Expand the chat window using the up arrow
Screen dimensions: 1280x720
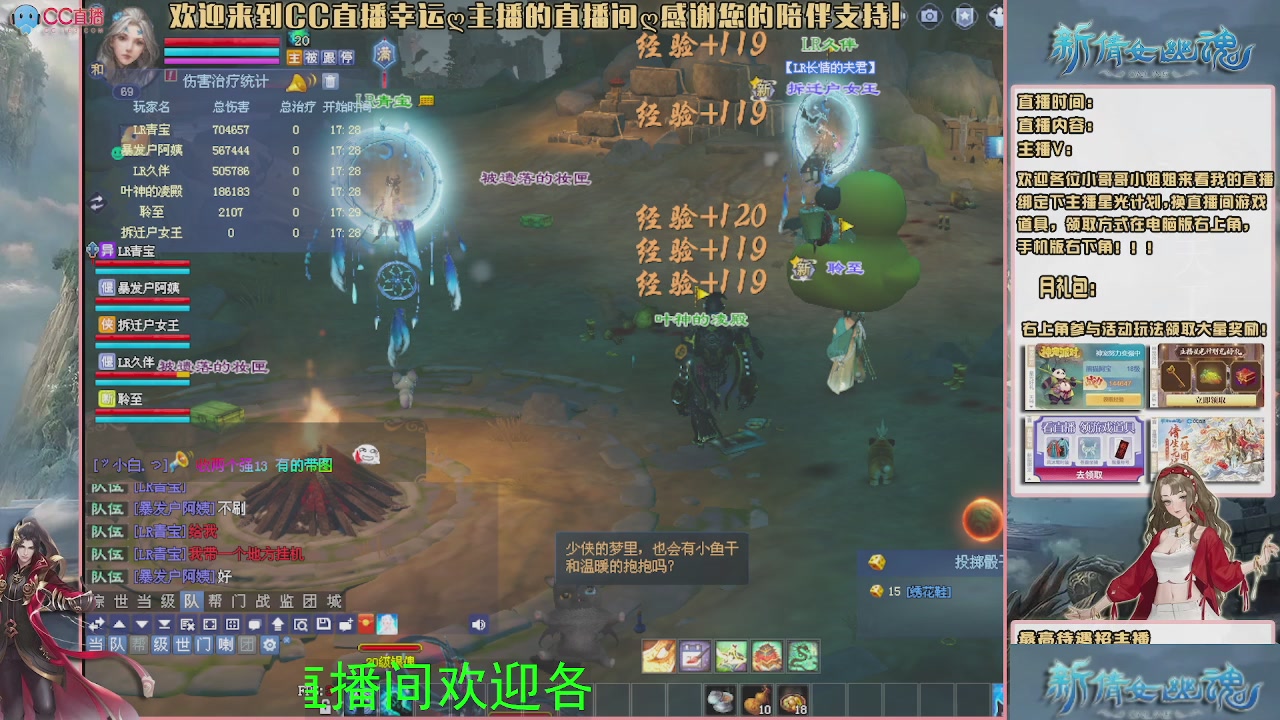[119, 624]
